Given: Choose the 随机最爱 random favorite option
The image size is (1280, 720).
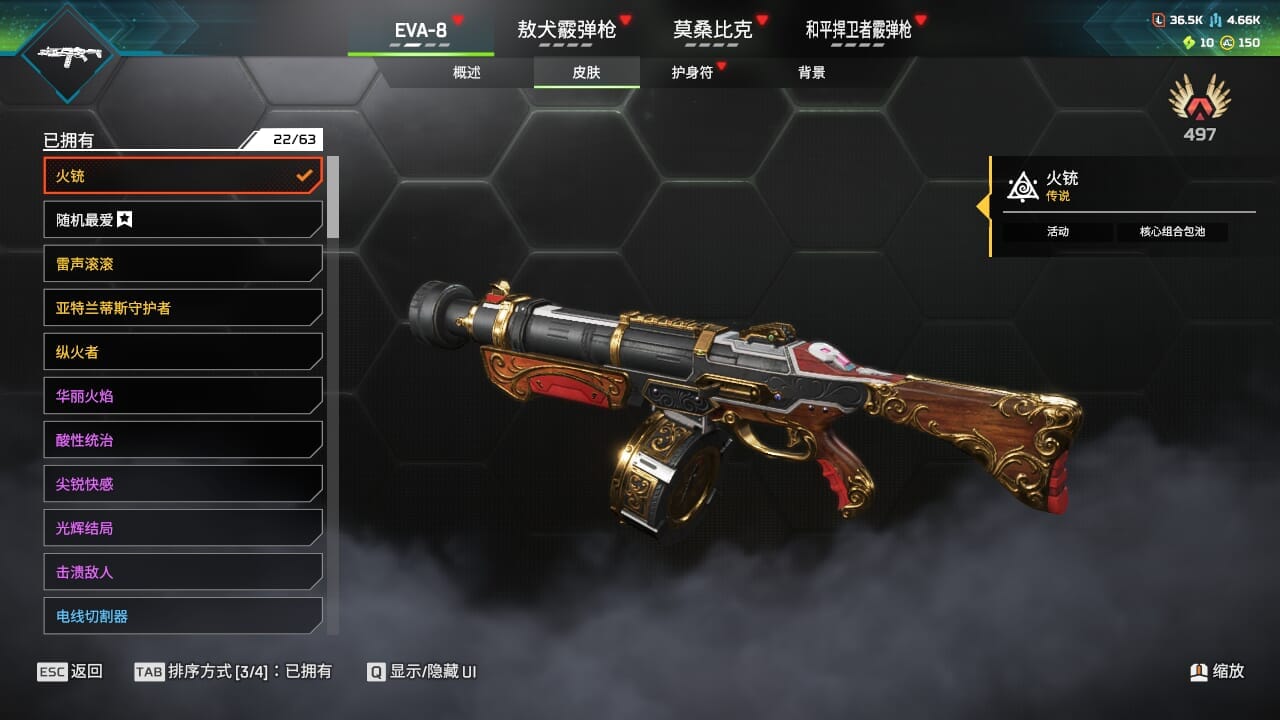Looking at the screenshot, I should coord(183,220).
